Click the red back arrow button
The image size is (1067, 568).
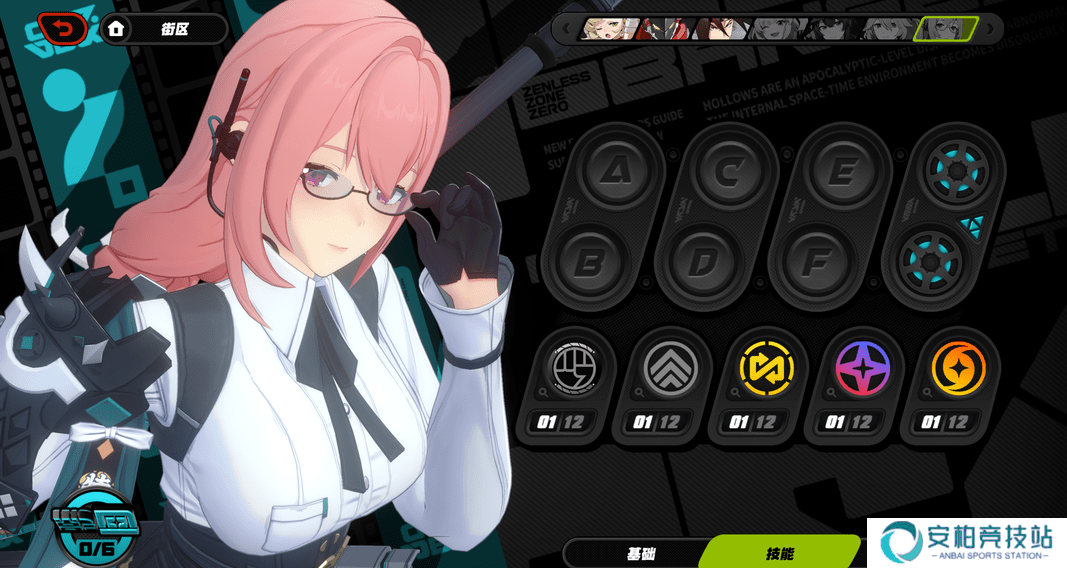pos(62,29)
